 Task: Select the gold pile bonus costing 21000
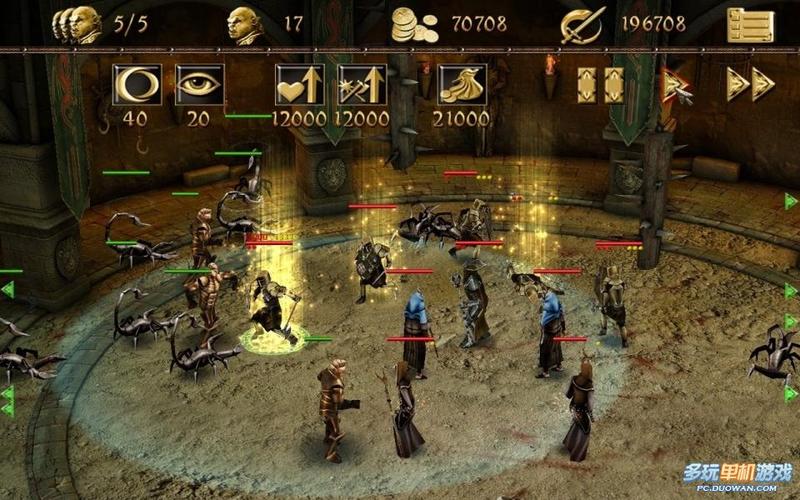point(461,85)
